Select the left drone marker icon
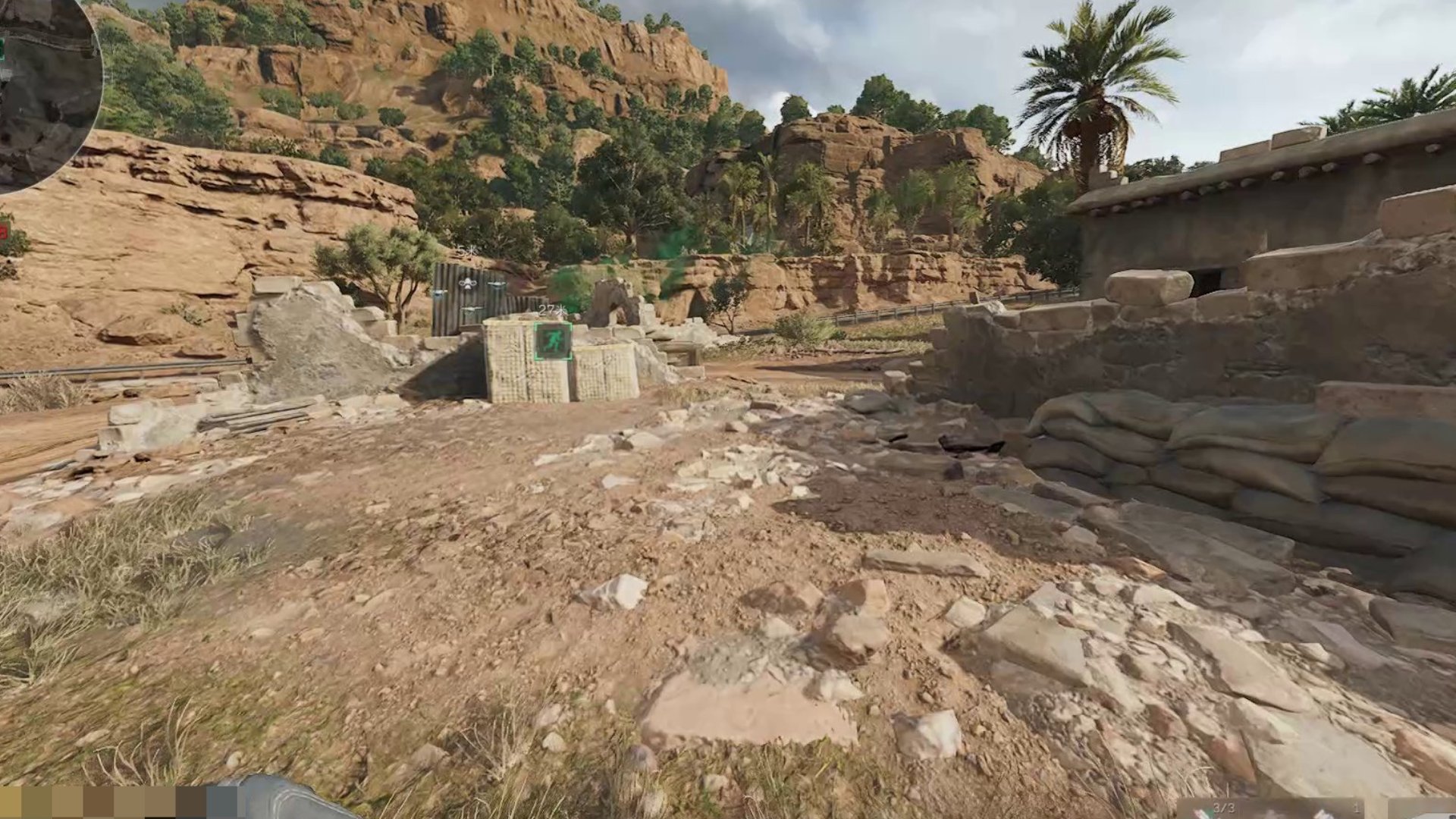 pyautogui.click(x=439, y=293)
